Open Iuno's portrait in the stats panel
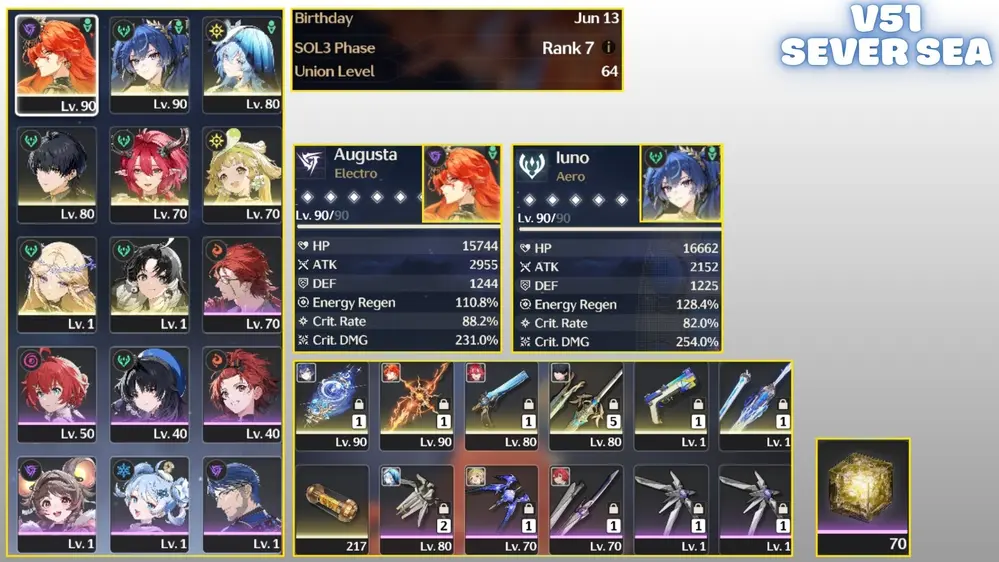Image resolution: width=999 pixels, height=562 pixels. tap(680, 184)
